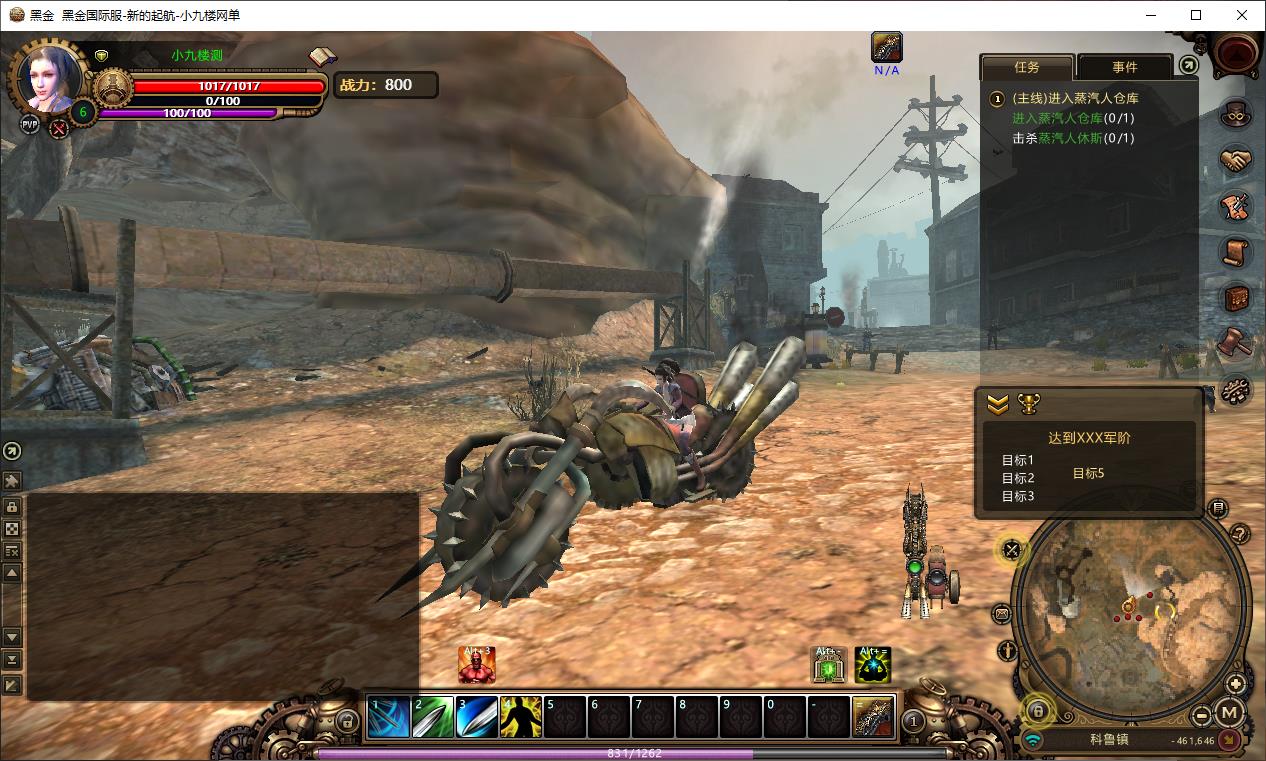This screenshot has height=761, width=1266.
Task: Open the main quest 进入蒸汽人仓库 entry
Action: pyautogui.click(x=1075, y=98)
